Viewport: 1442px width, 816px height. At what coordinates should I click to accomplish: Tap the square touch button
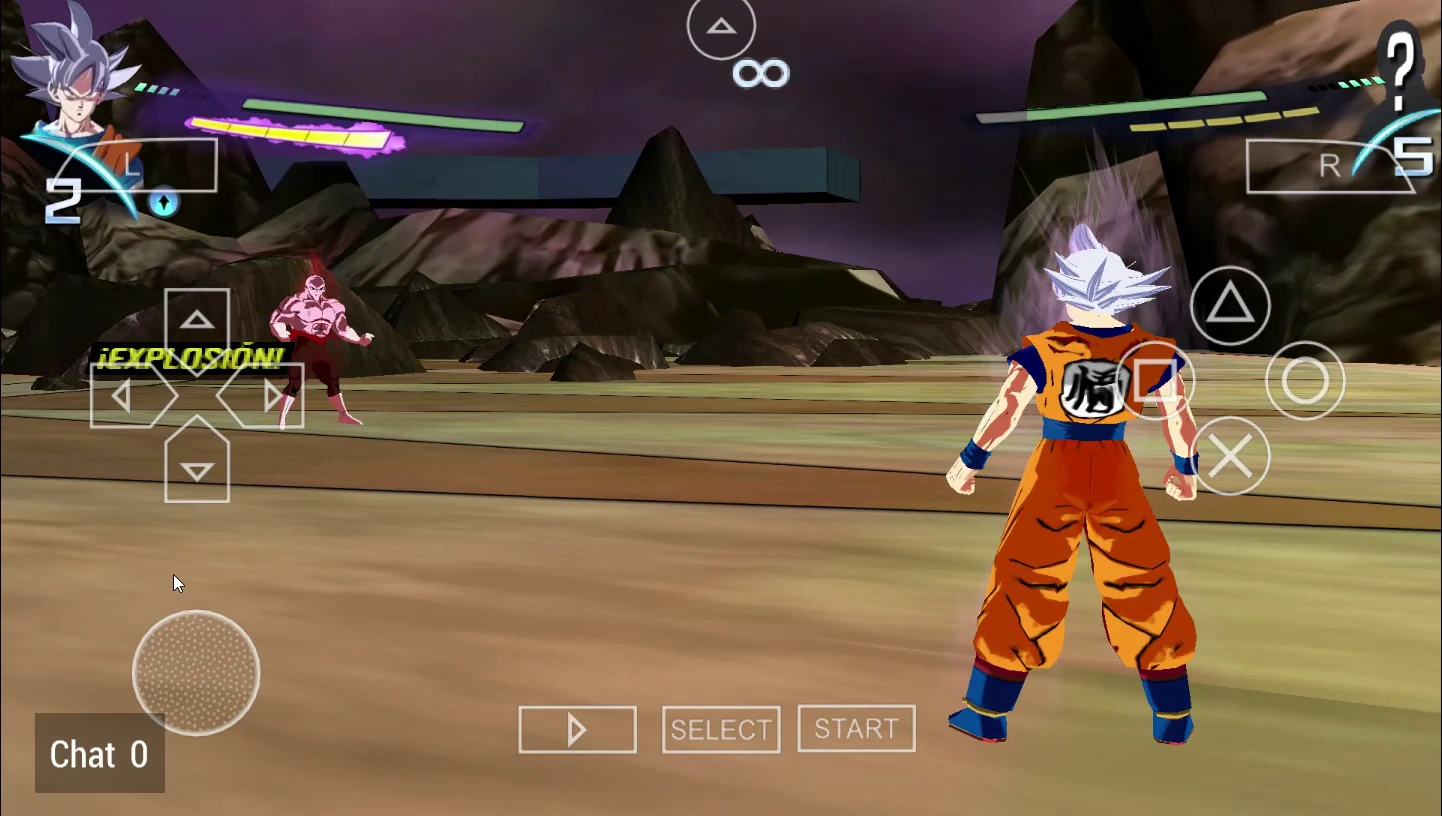1156,381
